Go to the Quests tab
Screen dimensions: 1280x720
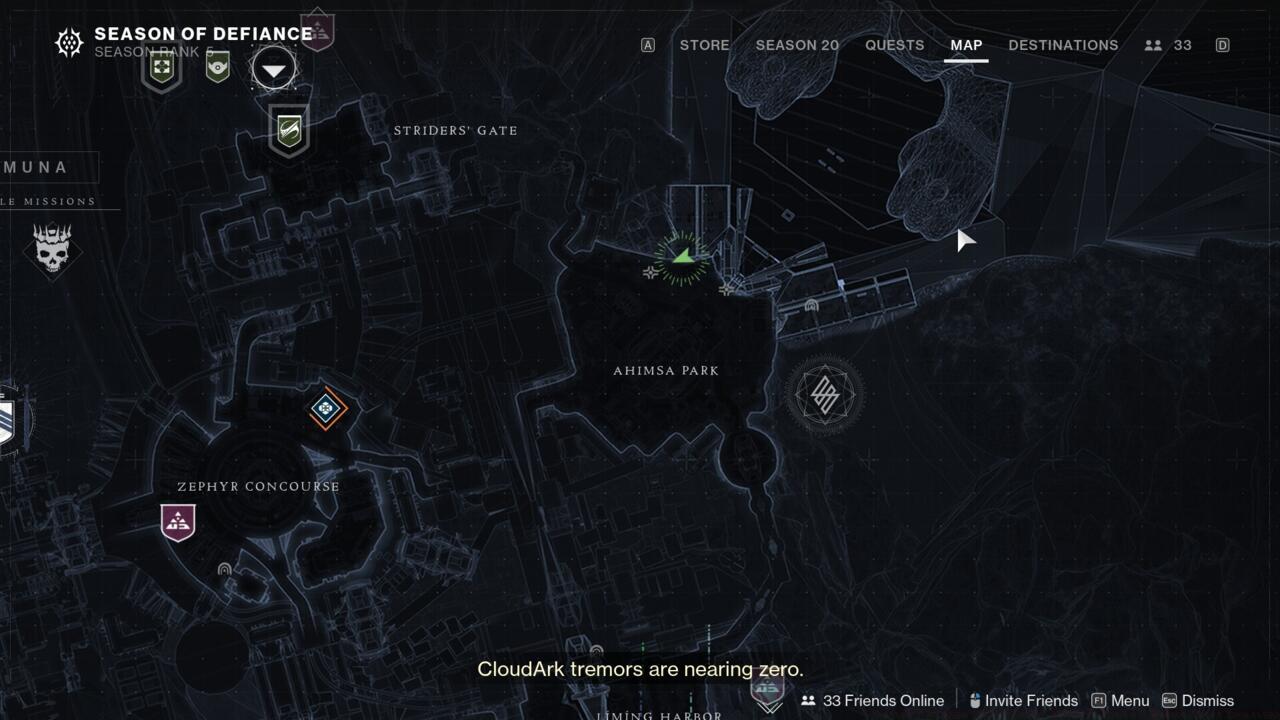tap(894, 45)
